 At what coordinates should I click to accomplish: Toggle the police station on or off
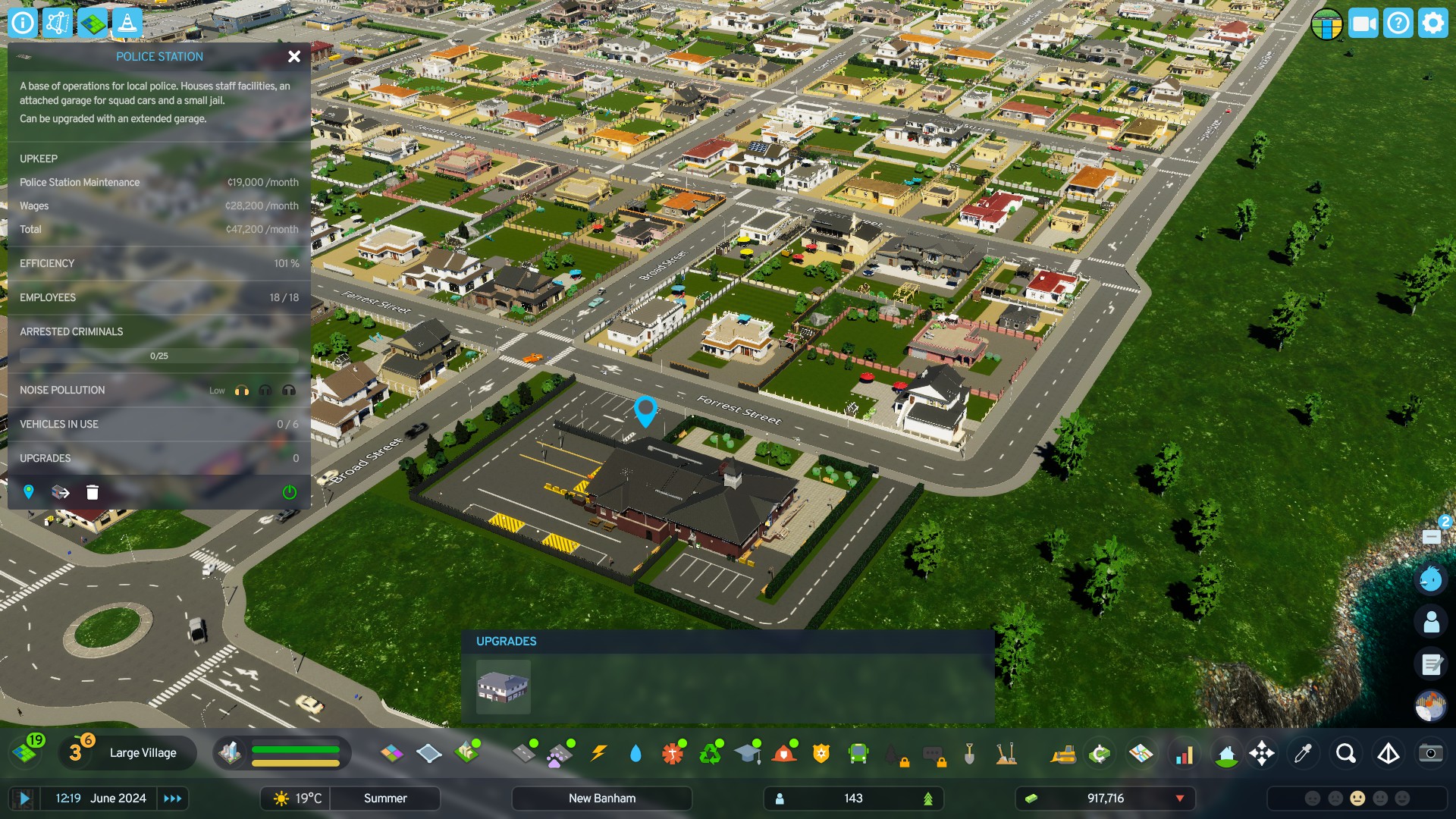pos(288,492)
